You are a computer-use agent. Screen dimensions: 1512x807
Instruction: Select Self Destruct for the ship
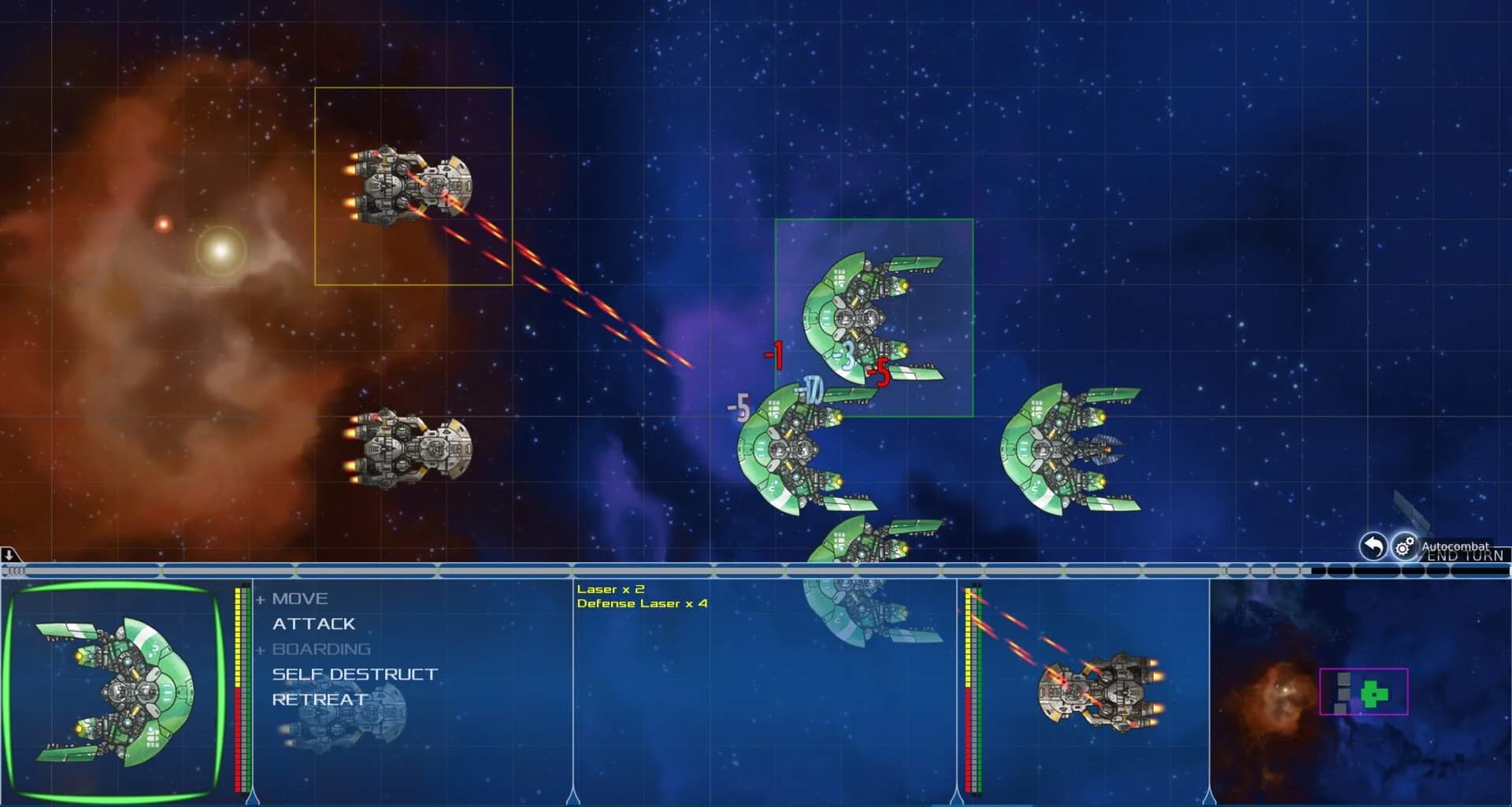pos(354,674)
